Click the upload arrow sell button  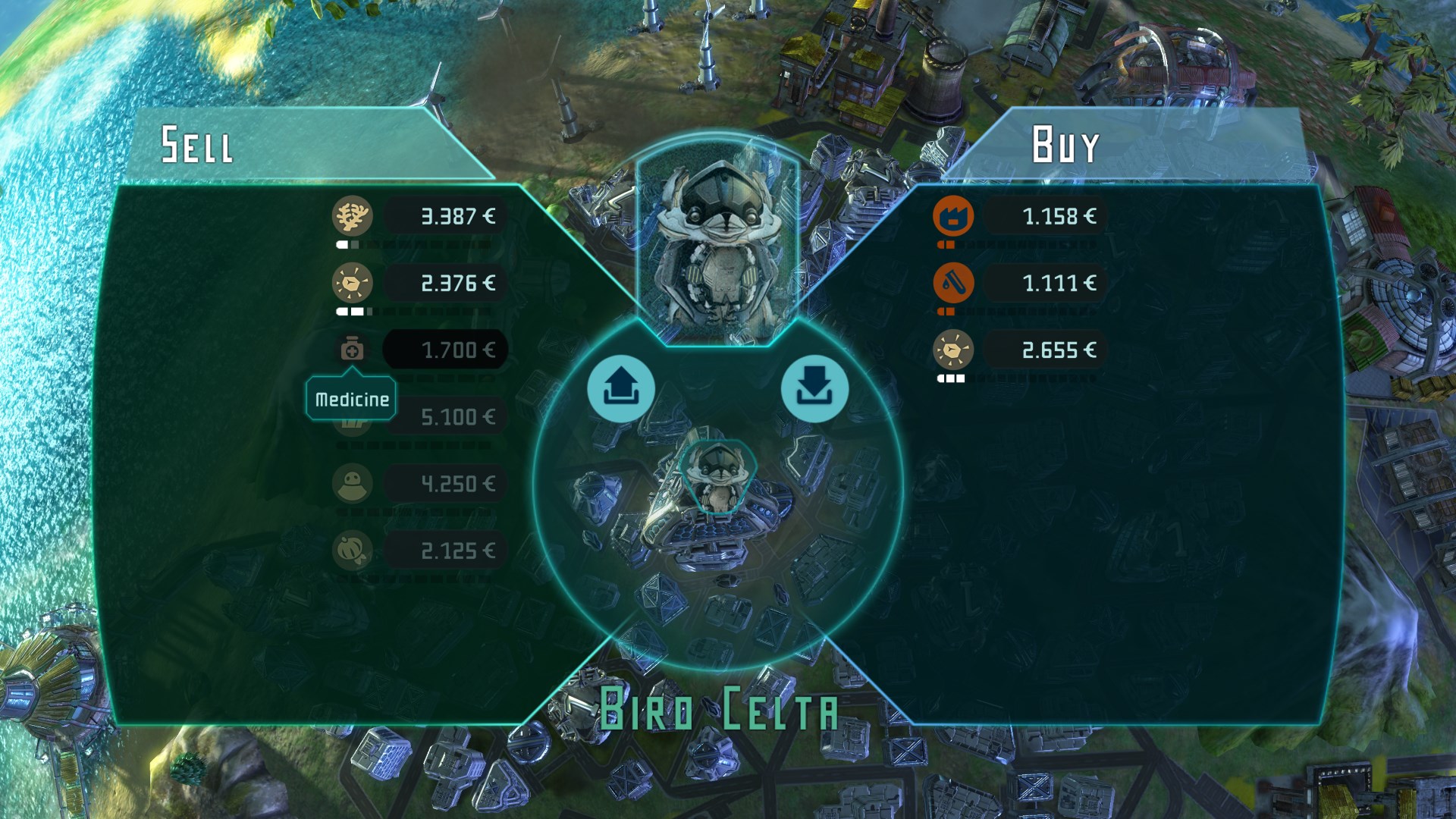pyautogui.click(x=620, y=389)
